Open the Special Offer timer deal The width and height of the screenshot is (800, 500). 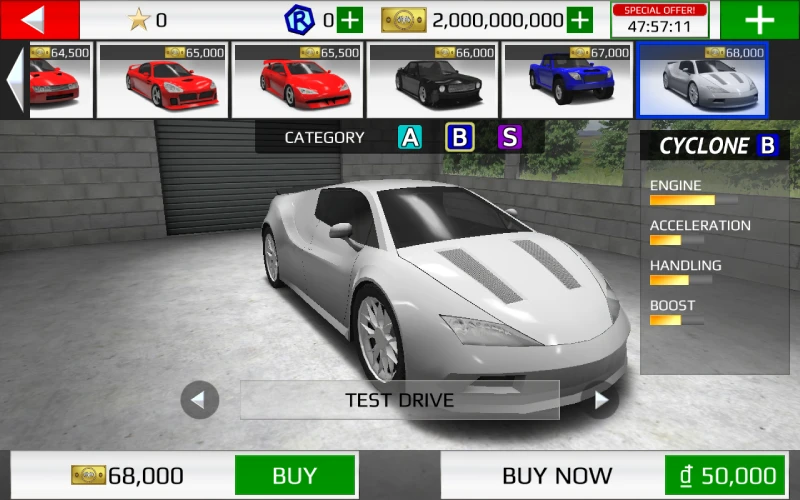coord(660,20)
